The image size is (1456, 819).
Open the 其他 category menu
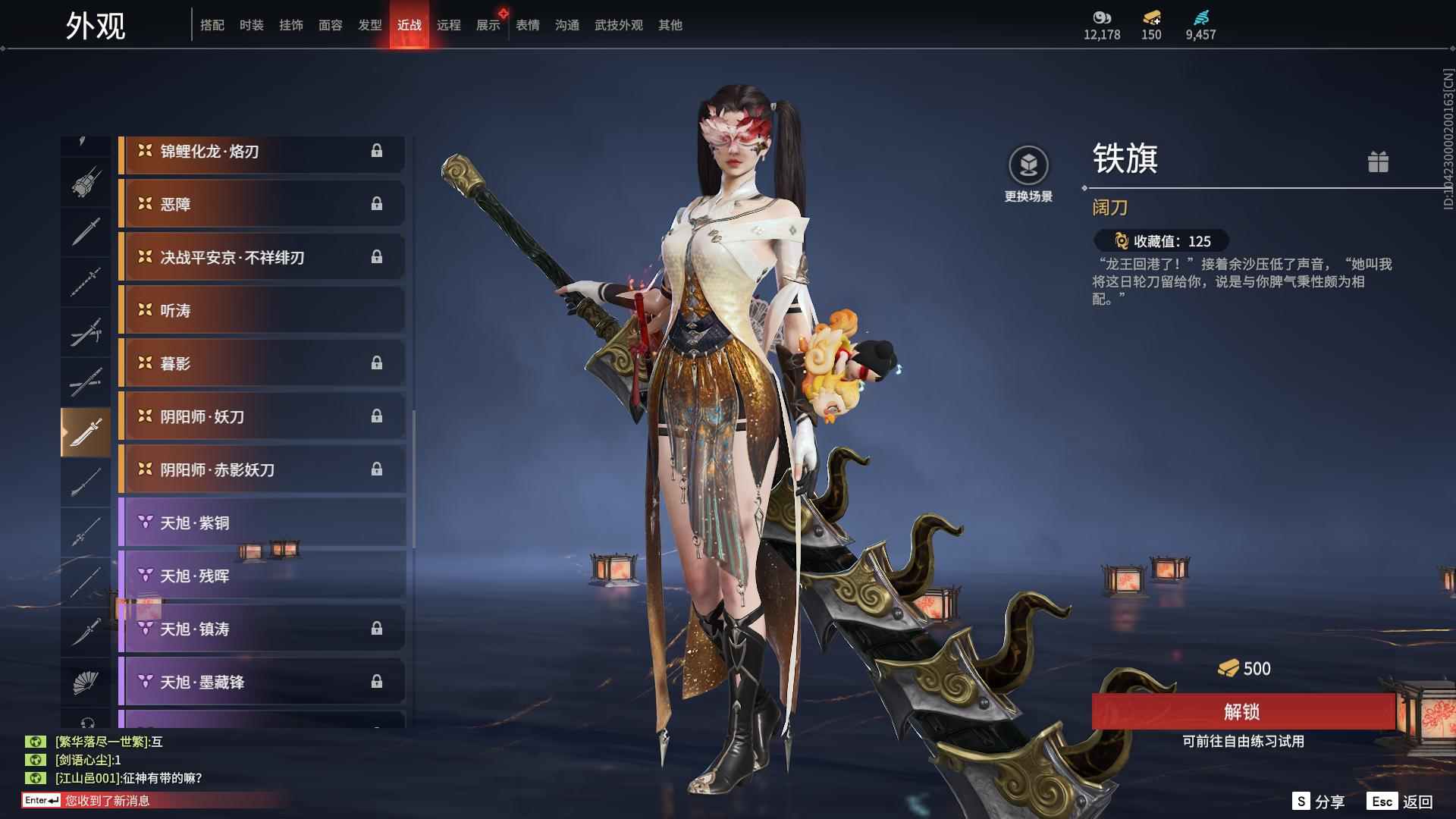tap(669, 24)
